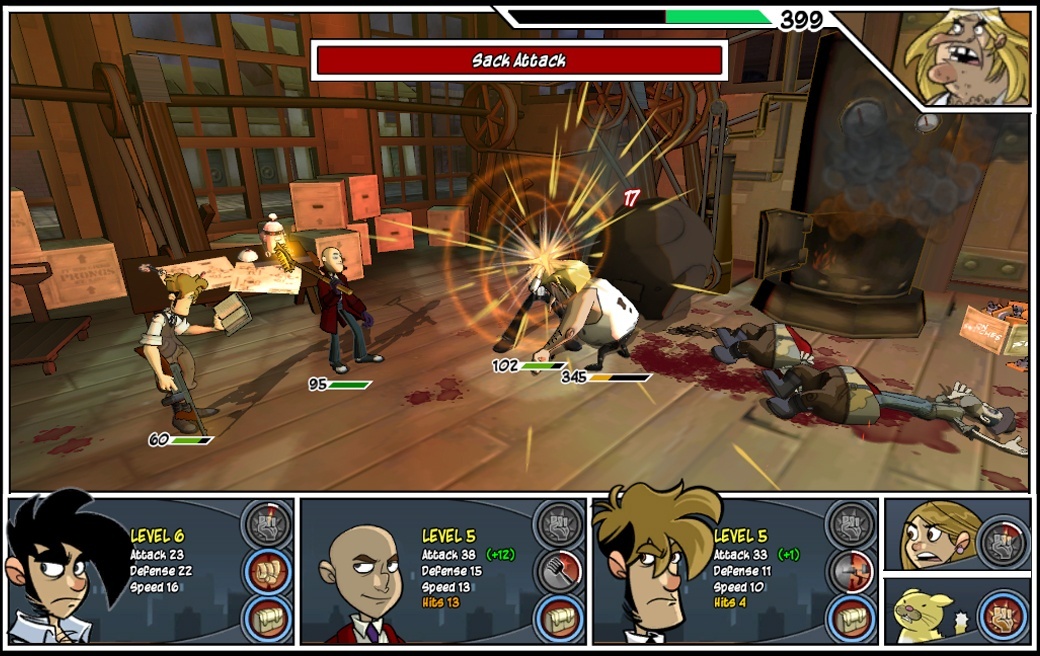Image resolution: width=1040 pixels, height=656 pixels.
Task: Select the brown-haired character's charging gun attack
Action: pyautogui.click(x=851, y=571)
